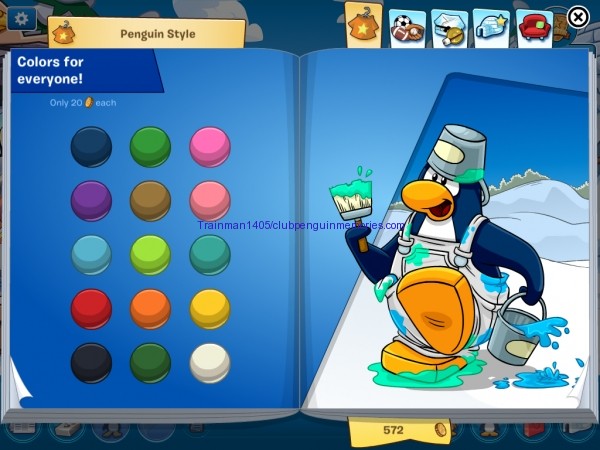Image resolution: width=600 pixels, height=450 pixels.
Task: Switch to the sports balls catalog tab
Action: pos(404,27)
